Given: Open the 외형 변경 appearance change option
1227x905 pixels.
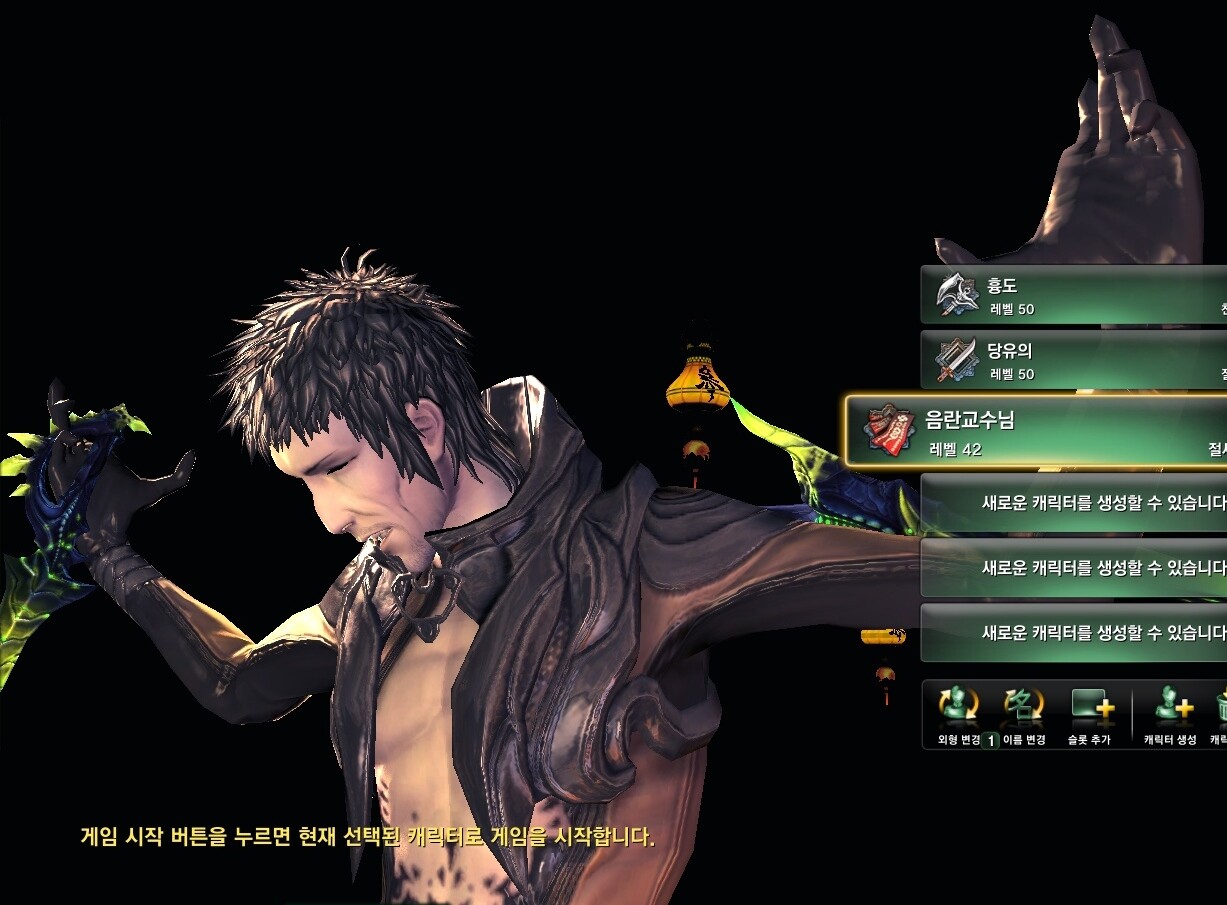Looking at the screenshot, I should click(959, 714).
